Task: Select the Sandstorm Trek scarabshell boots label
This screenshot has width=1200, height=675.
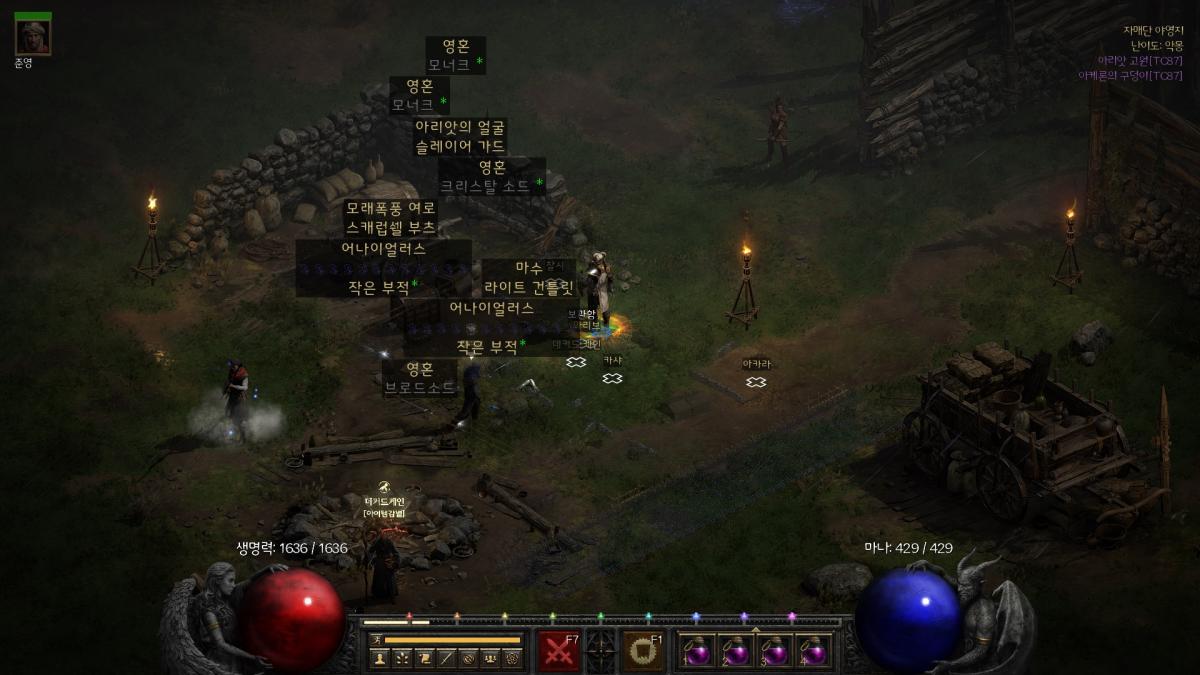Action: tap(390, 218)
